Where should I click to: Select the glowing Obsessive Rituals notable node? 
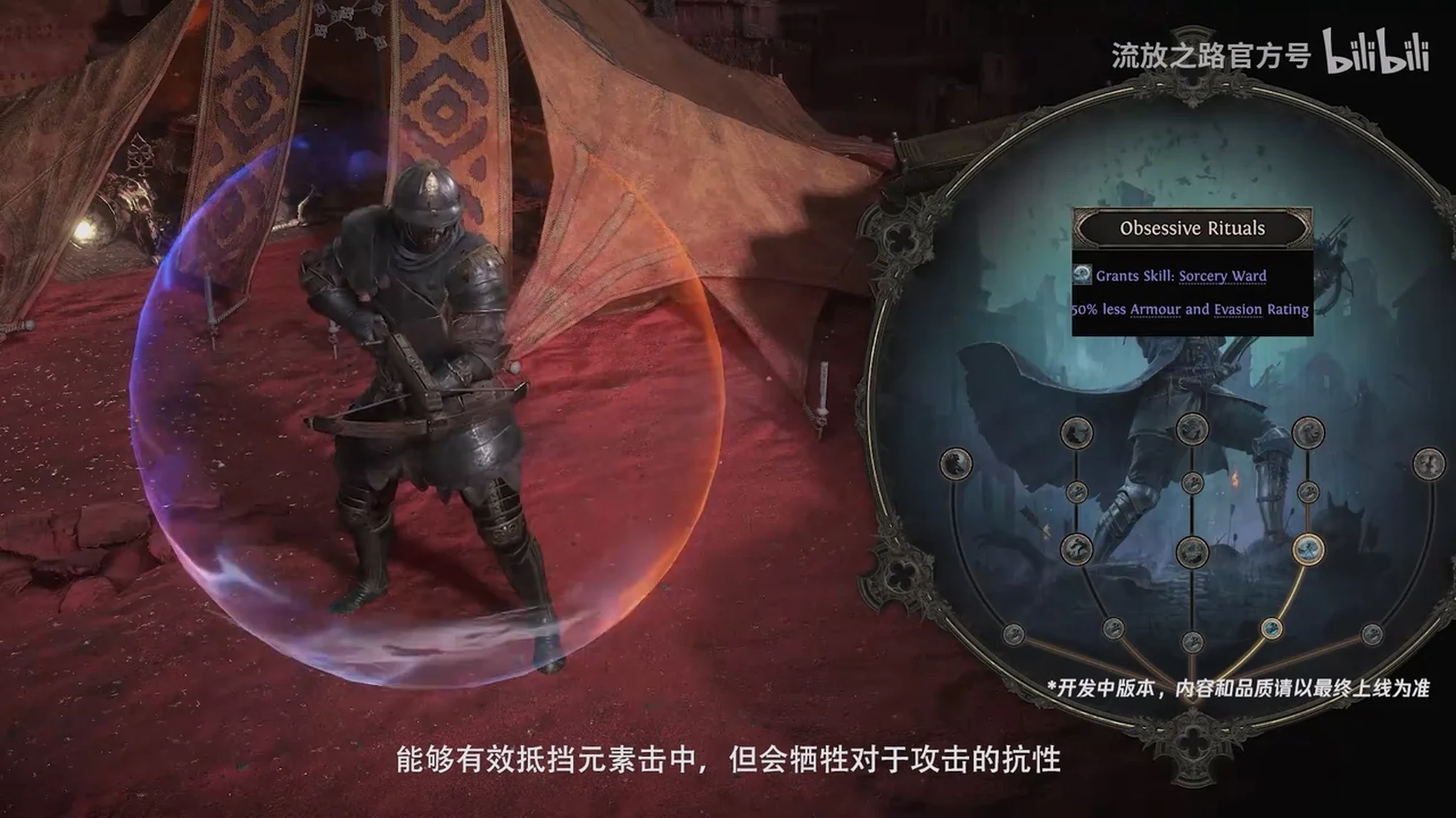1308,549
